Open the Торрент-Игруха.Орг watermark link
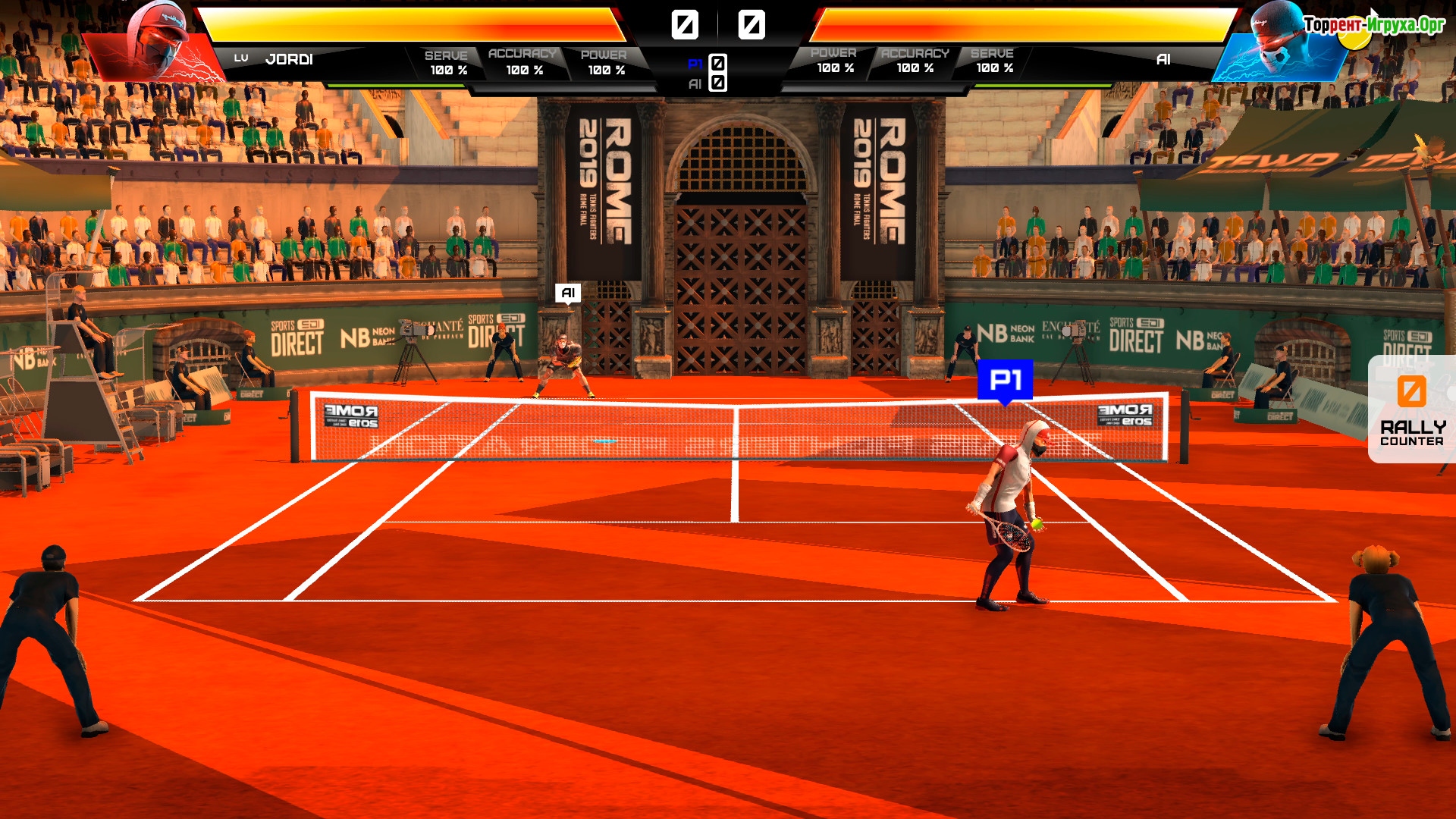This screenshot has width=1456, height=819. tap(1374, 25)
